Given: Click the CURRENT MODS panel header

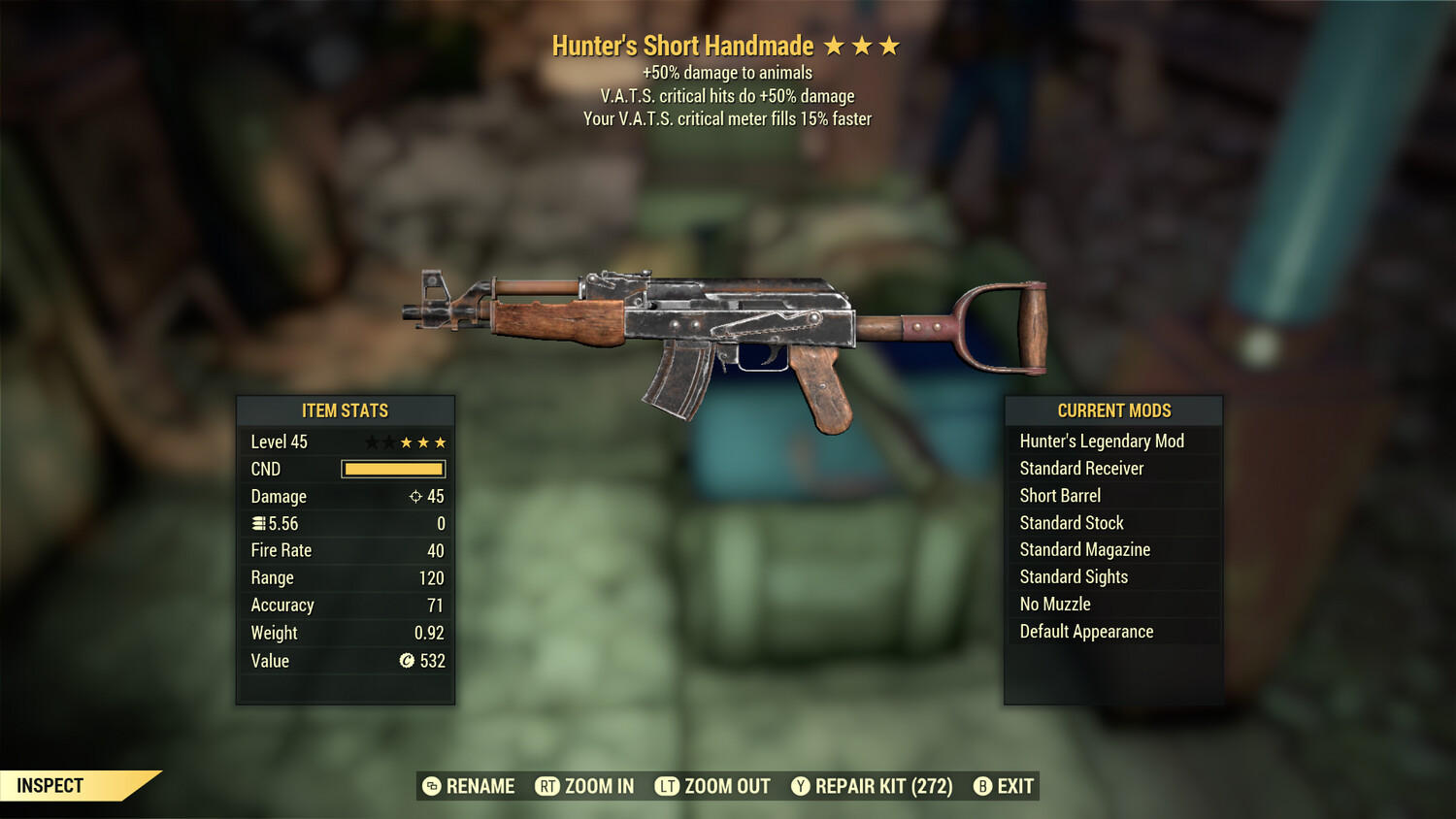Looking at the screenshot, I should coord(1112,410).
